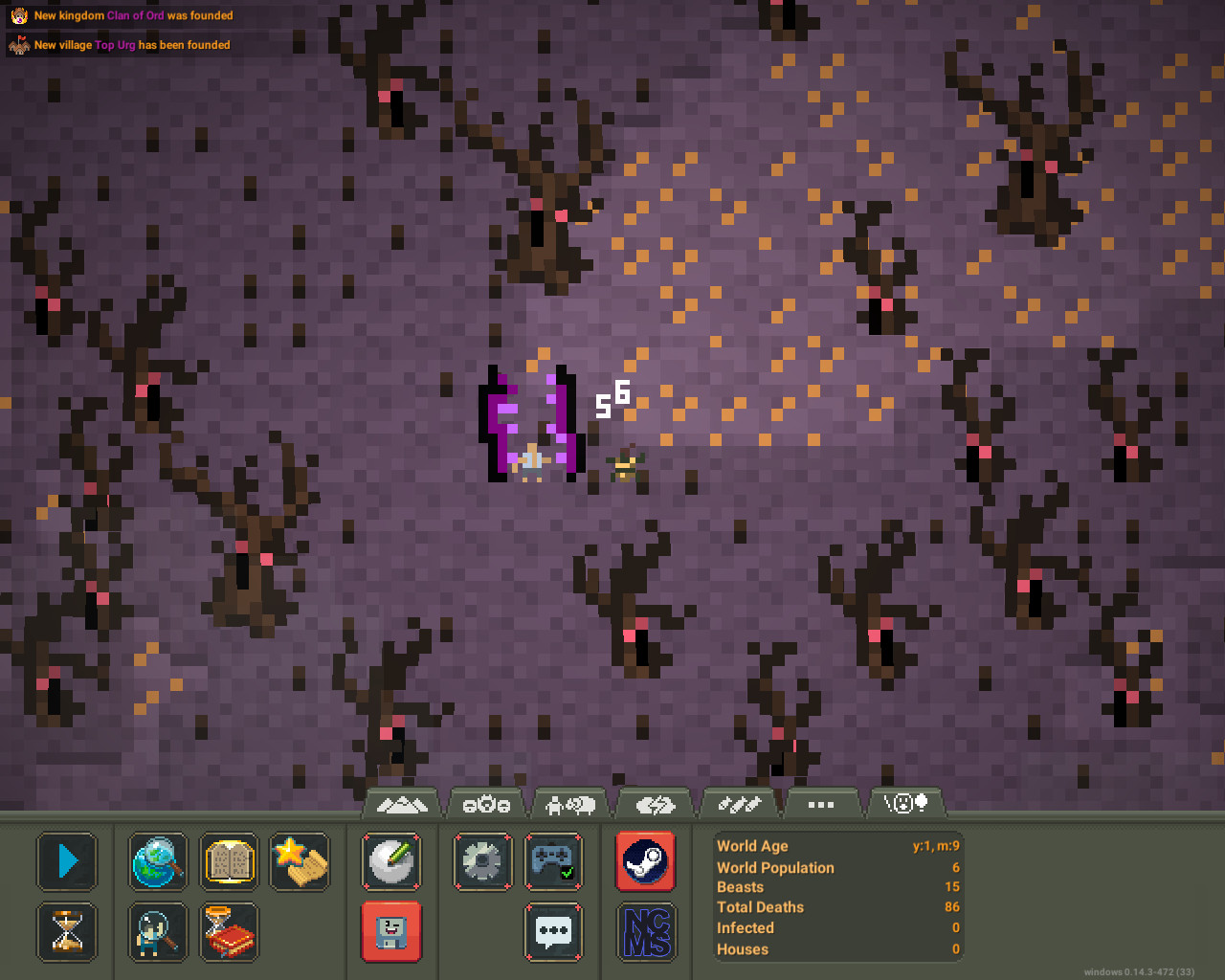
Task: Open the gear settings button
Action: click(482, 861)
